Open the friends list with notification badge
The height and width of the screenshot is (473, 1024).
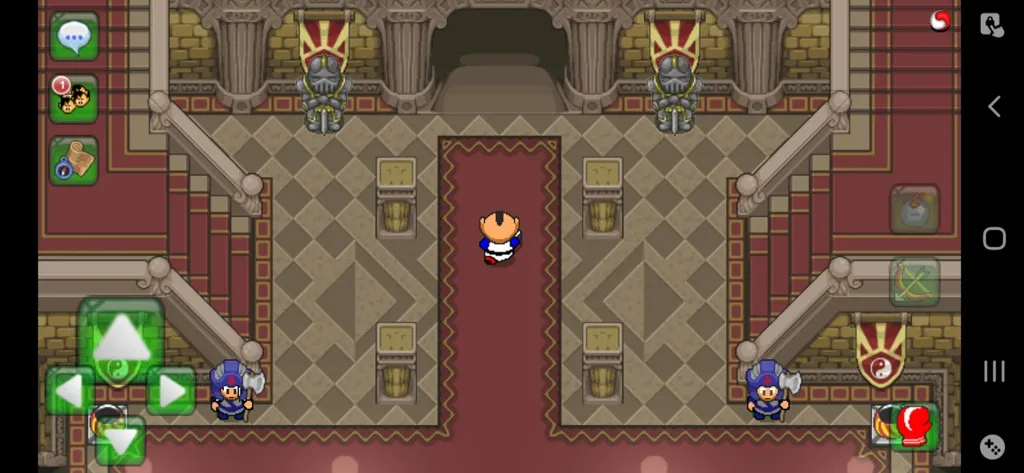74,99
